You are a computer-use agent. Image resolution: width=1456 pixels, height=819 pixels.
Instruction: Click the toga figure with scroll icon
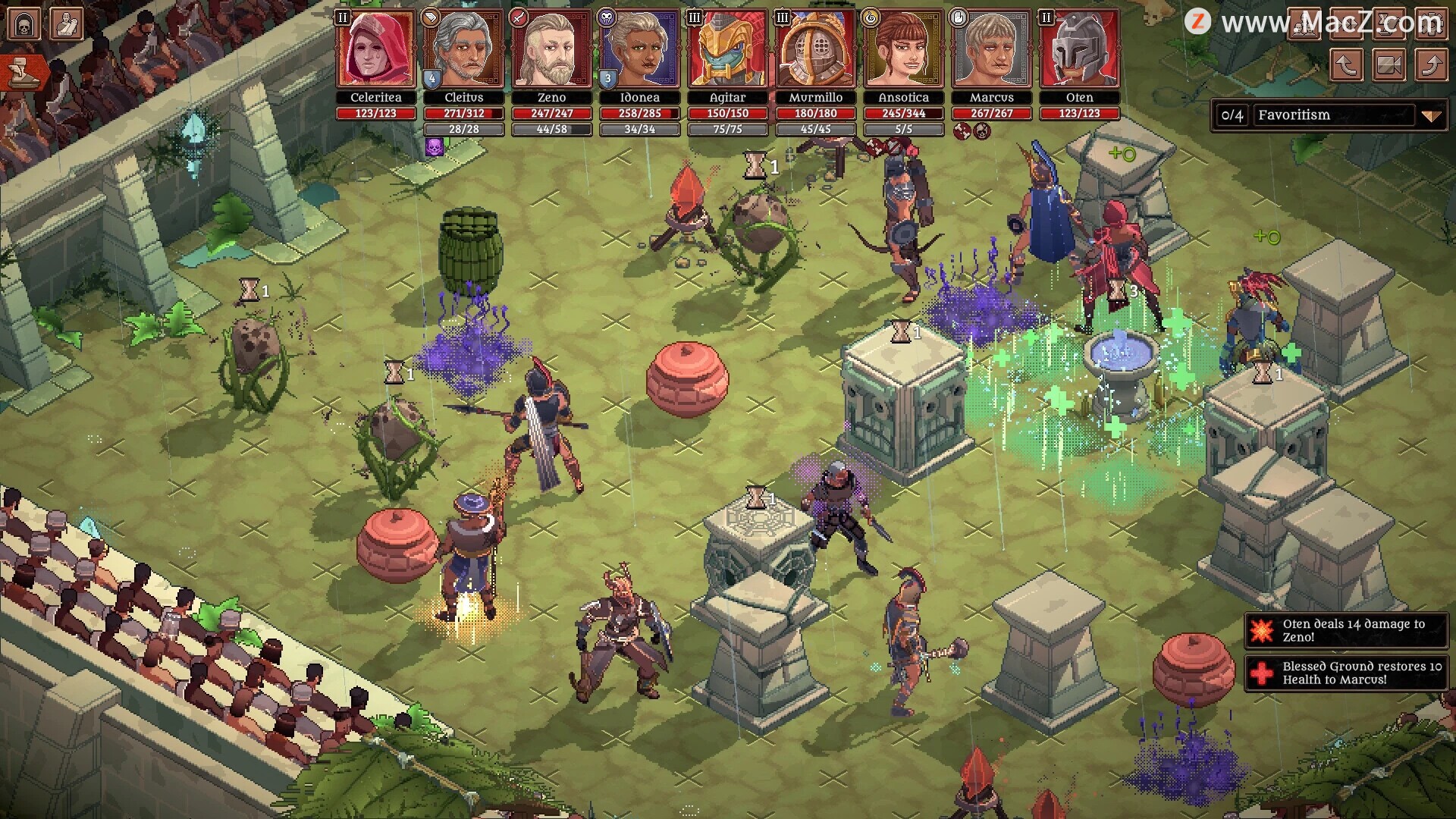66,24
